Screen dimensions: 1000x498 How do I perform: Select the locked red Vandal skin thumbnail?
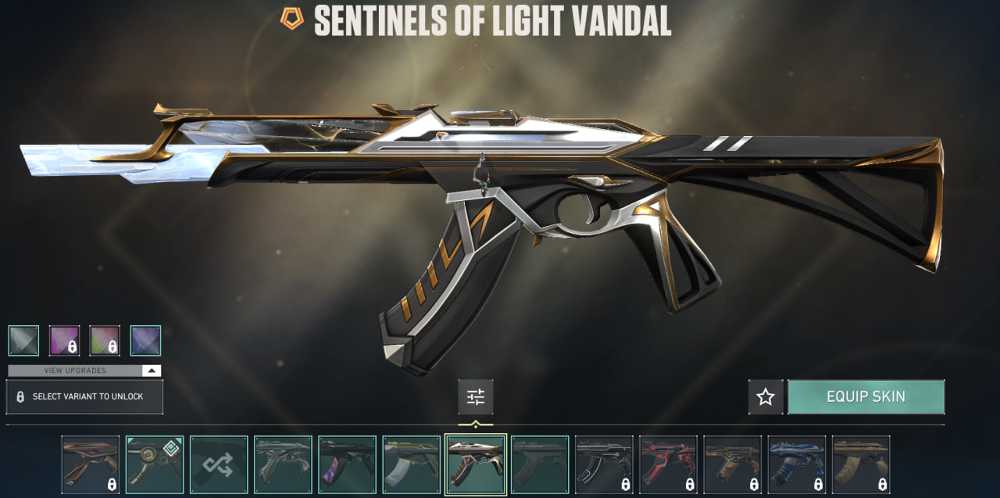pos(668,465)
